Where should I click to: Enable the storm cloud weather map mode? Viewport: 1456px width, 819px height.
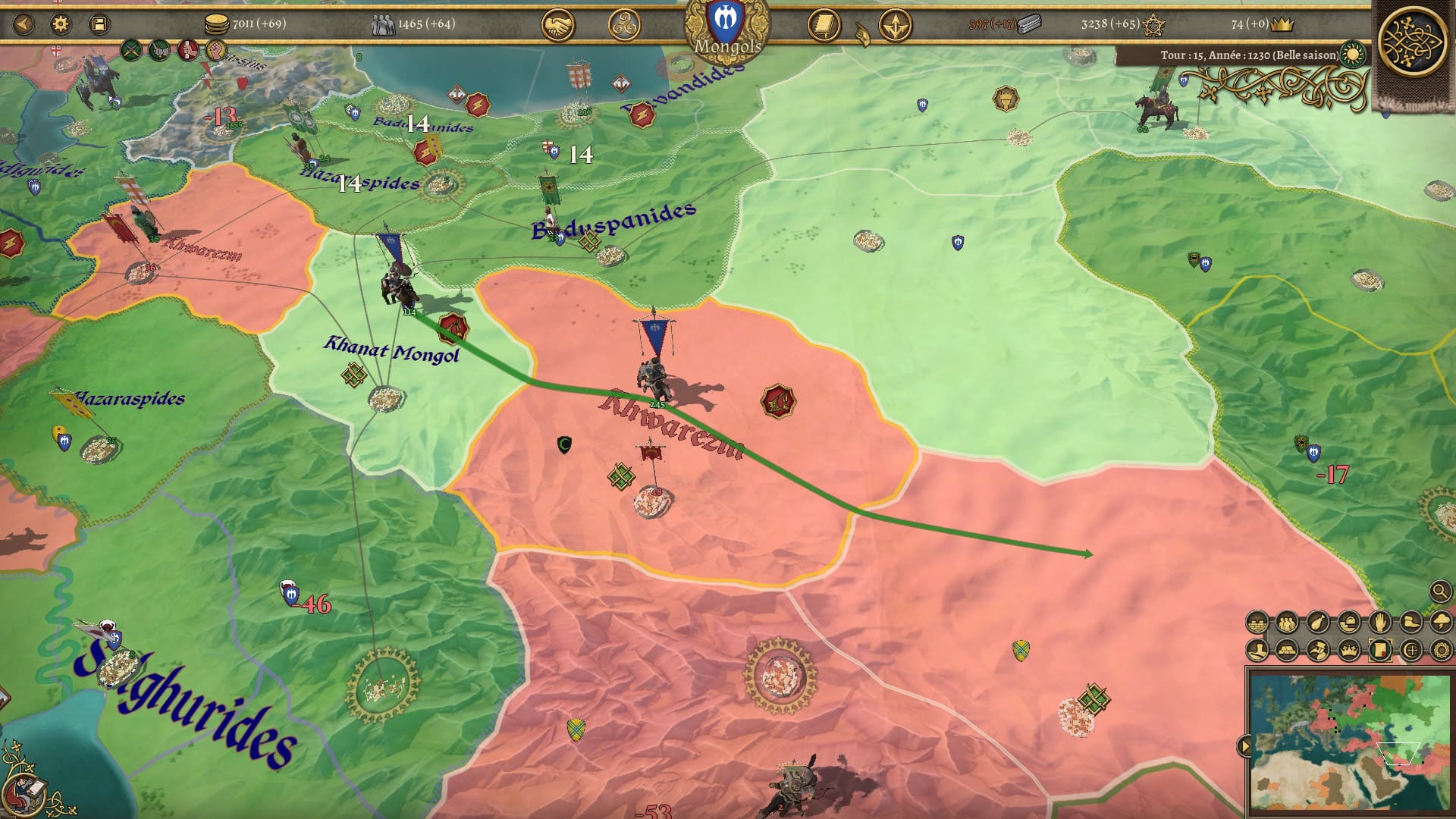(1441, 623)
